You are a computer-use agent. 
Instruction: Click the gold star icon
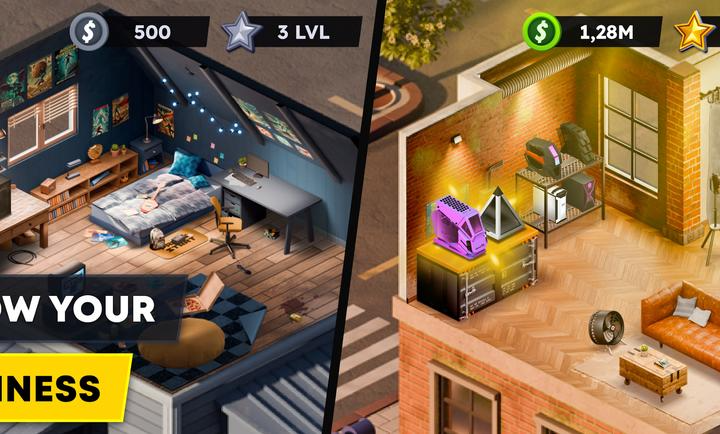pos(694,32)
